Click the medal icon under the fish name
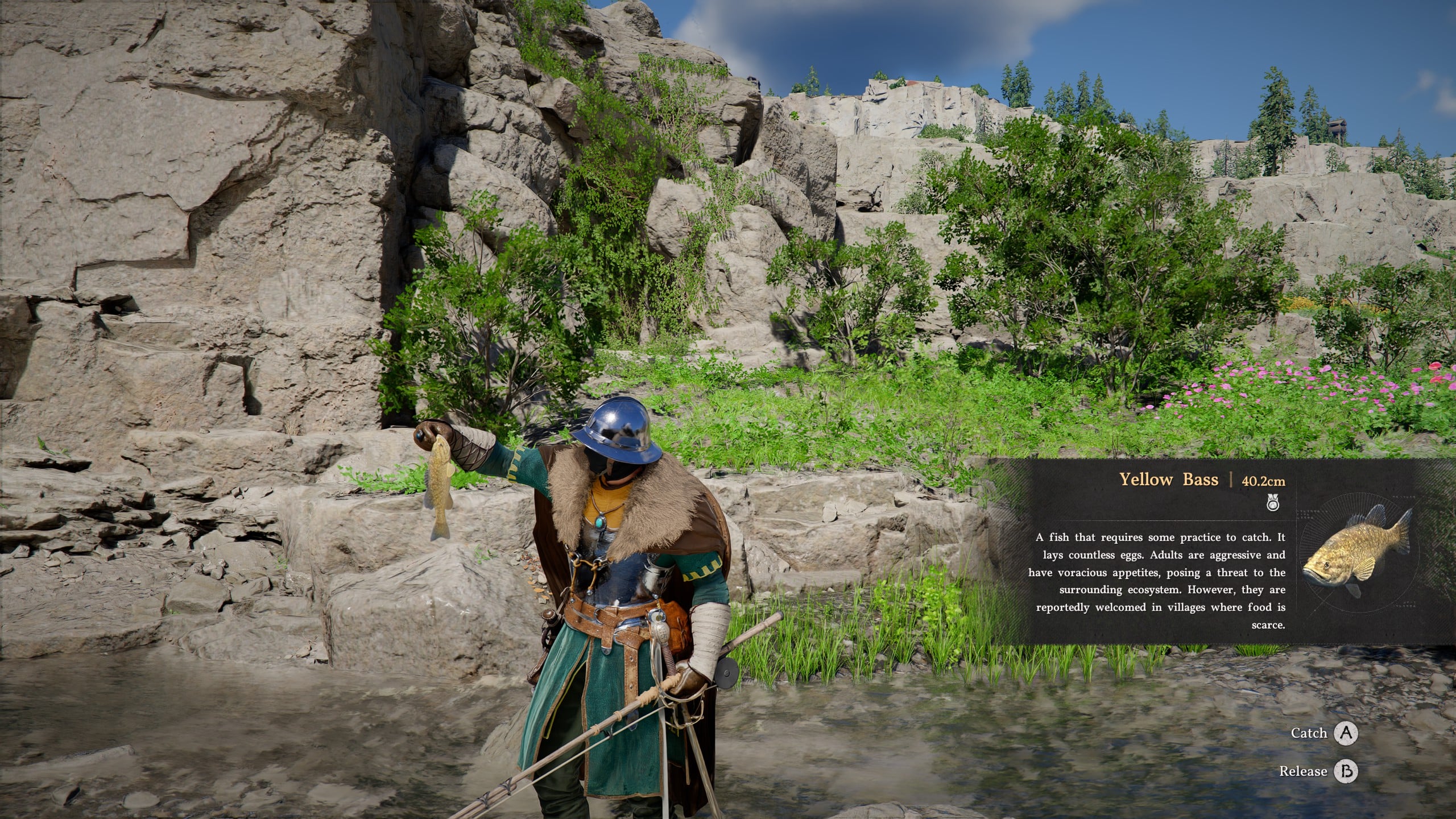The width and height of the screenshot is (1456, 819). coord(1273,503)
